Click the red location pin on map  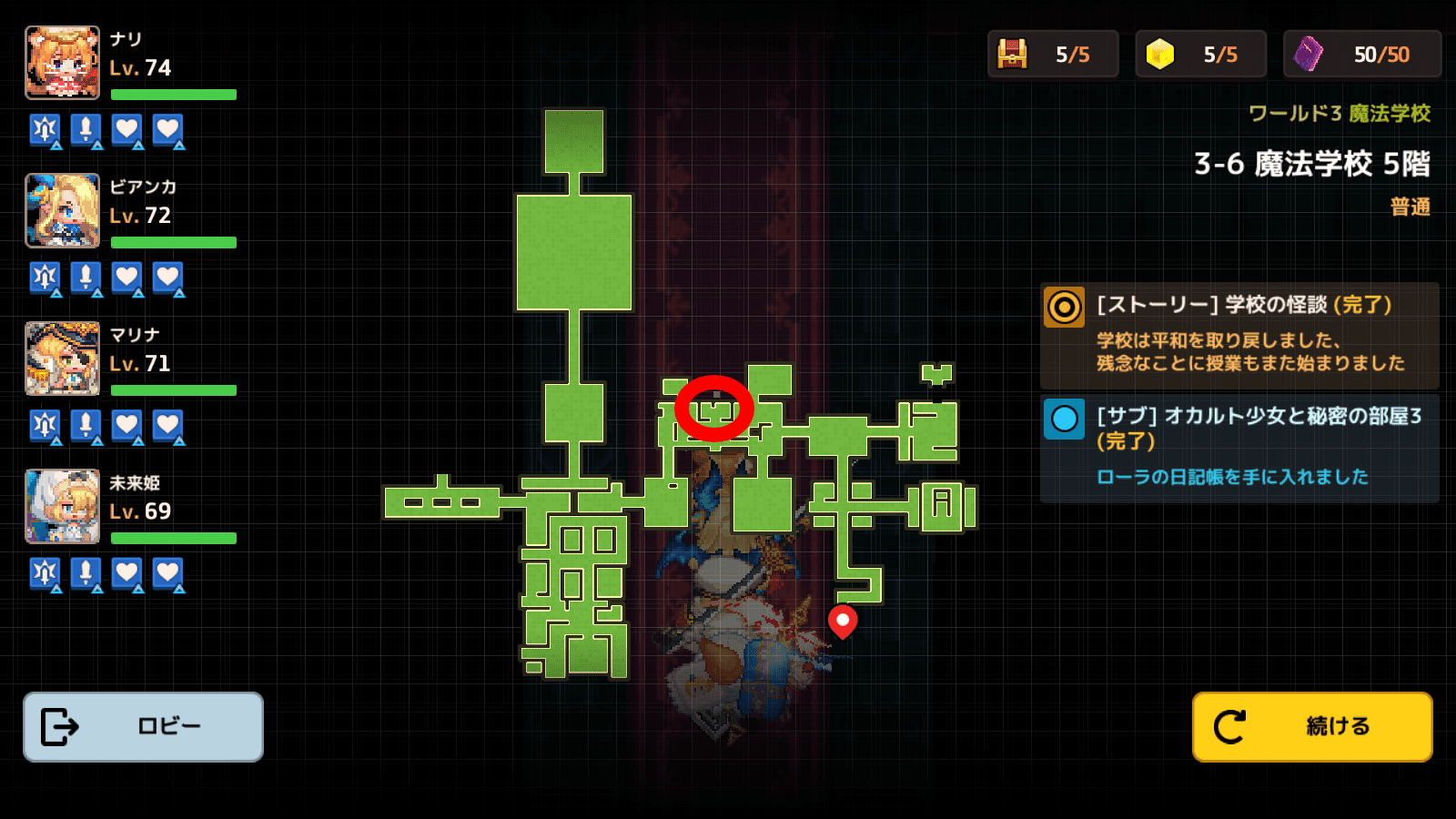[x=843, y=621]
